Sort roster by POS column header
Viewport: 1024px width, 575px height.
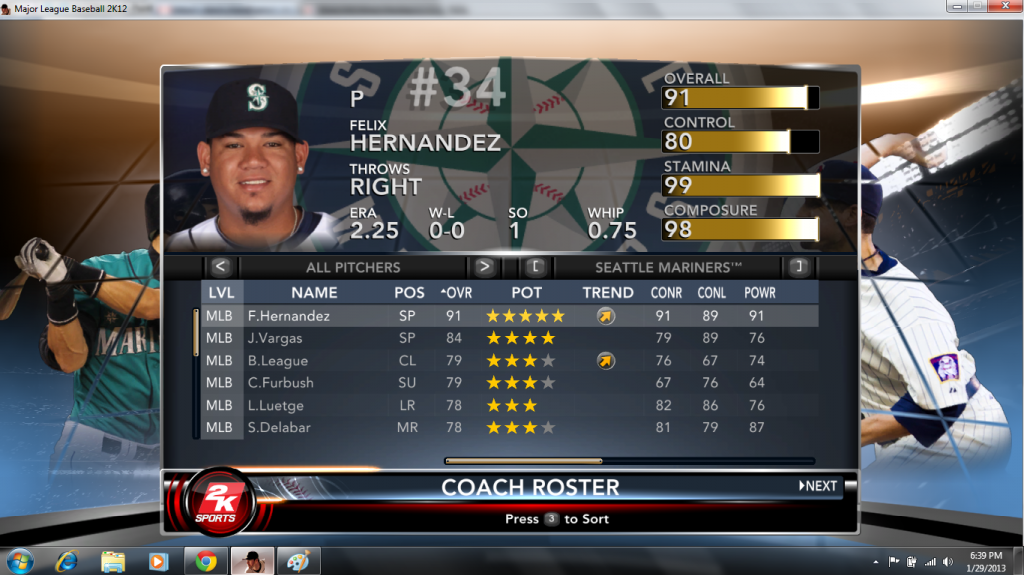(408, 293)
